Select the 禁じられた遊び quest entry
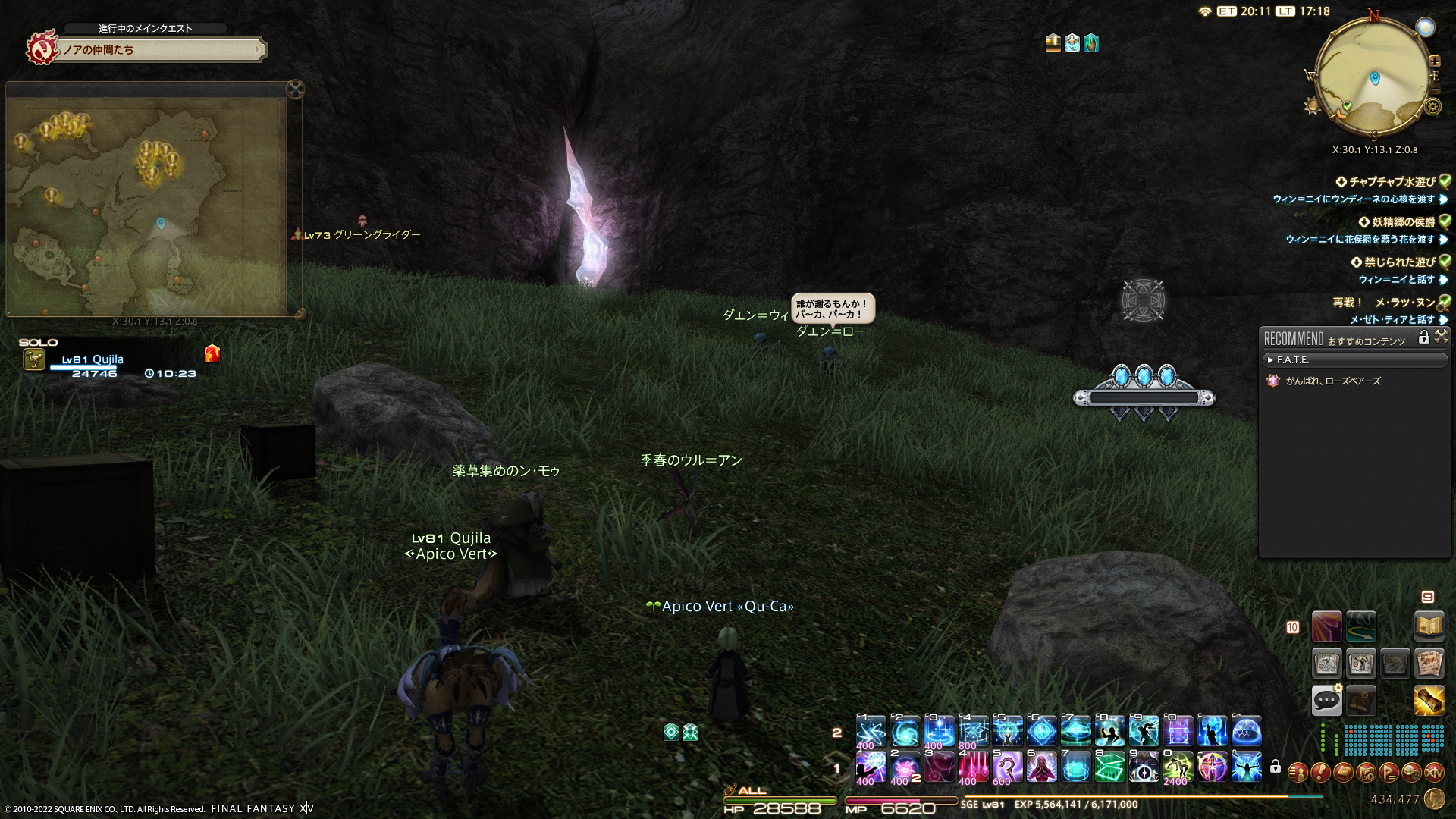Screen dimensions: 1456x819 pos(1399,262)
